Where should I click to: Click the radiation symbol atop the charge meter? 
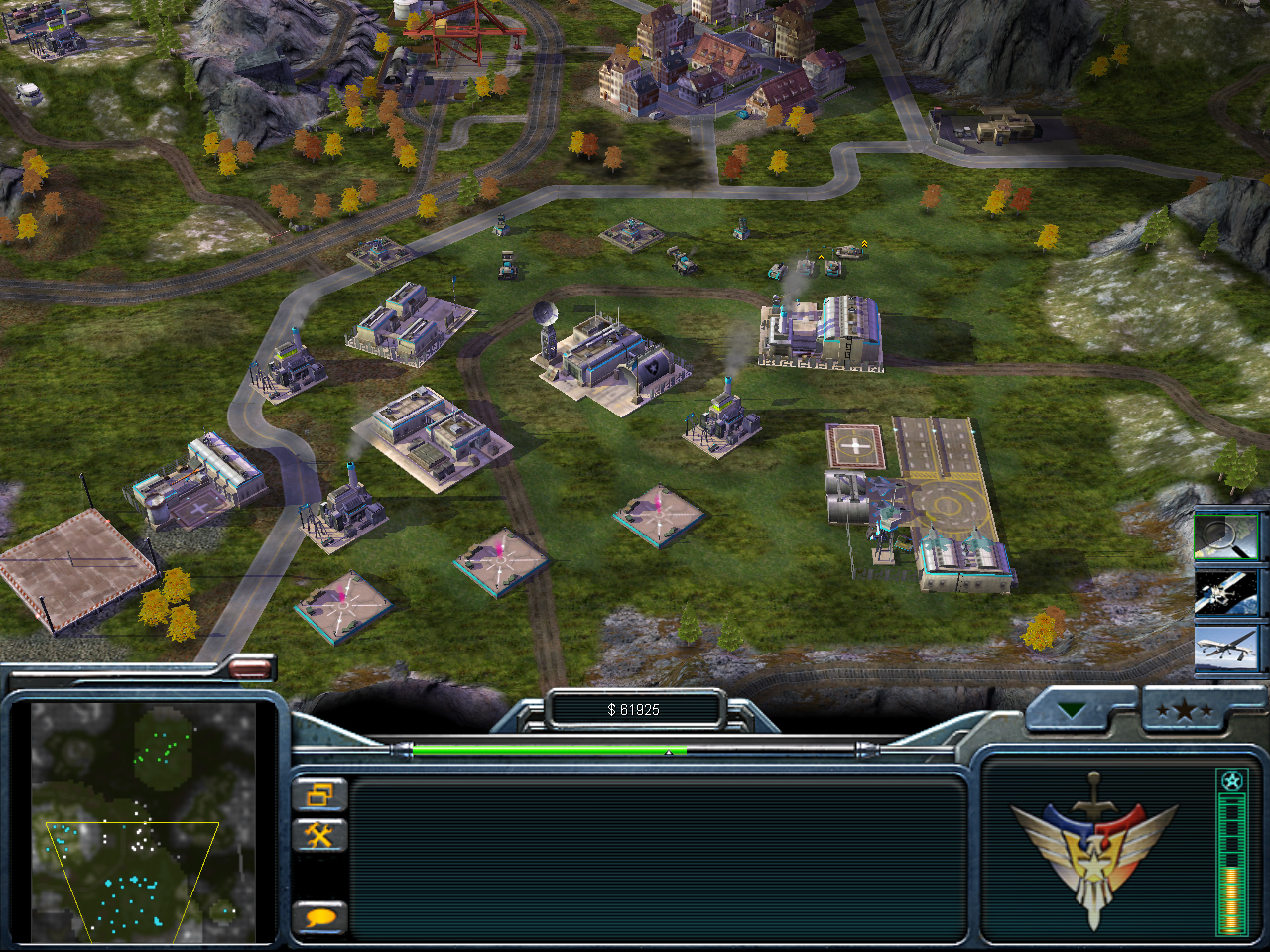click(x=1230, y=780)
